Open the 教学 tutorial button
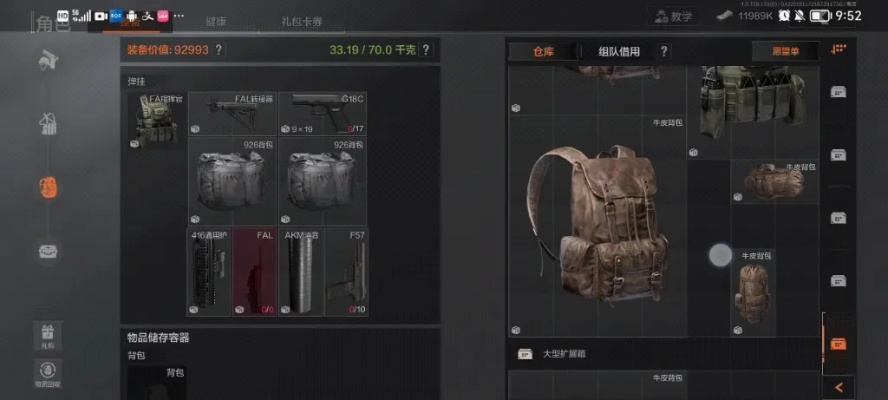 tap(671, 16)
